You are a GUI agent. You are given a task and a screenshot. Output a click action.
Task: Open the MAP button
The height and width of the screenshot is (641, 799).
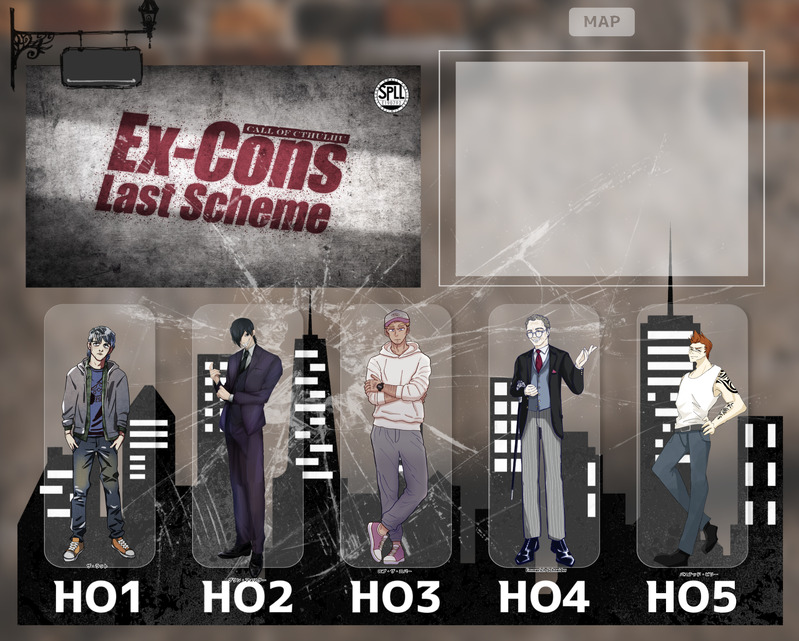click(601, 22)
